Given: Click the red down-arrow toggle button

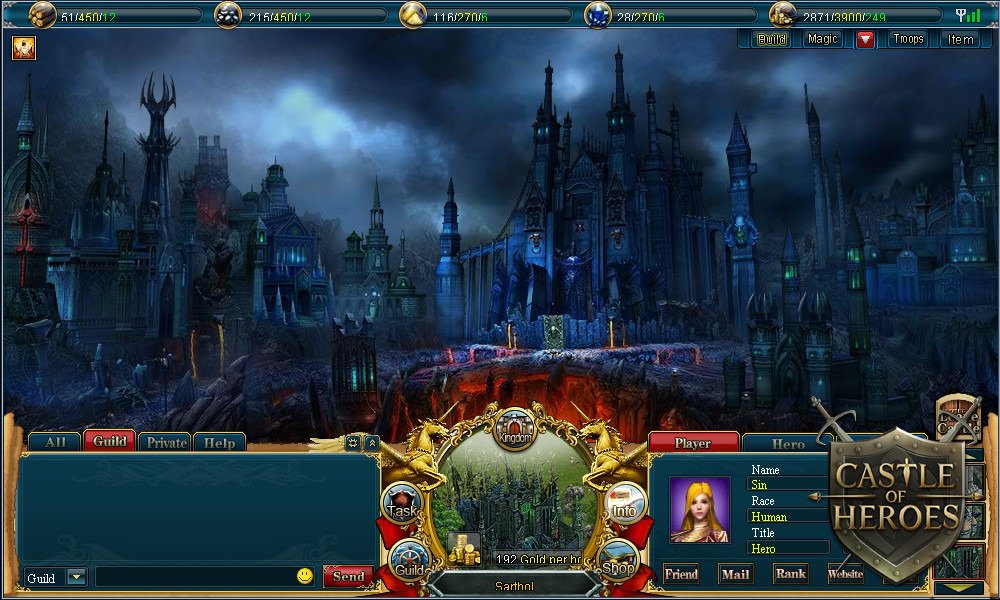Looking at the screenshot, I should click(865, 39).
